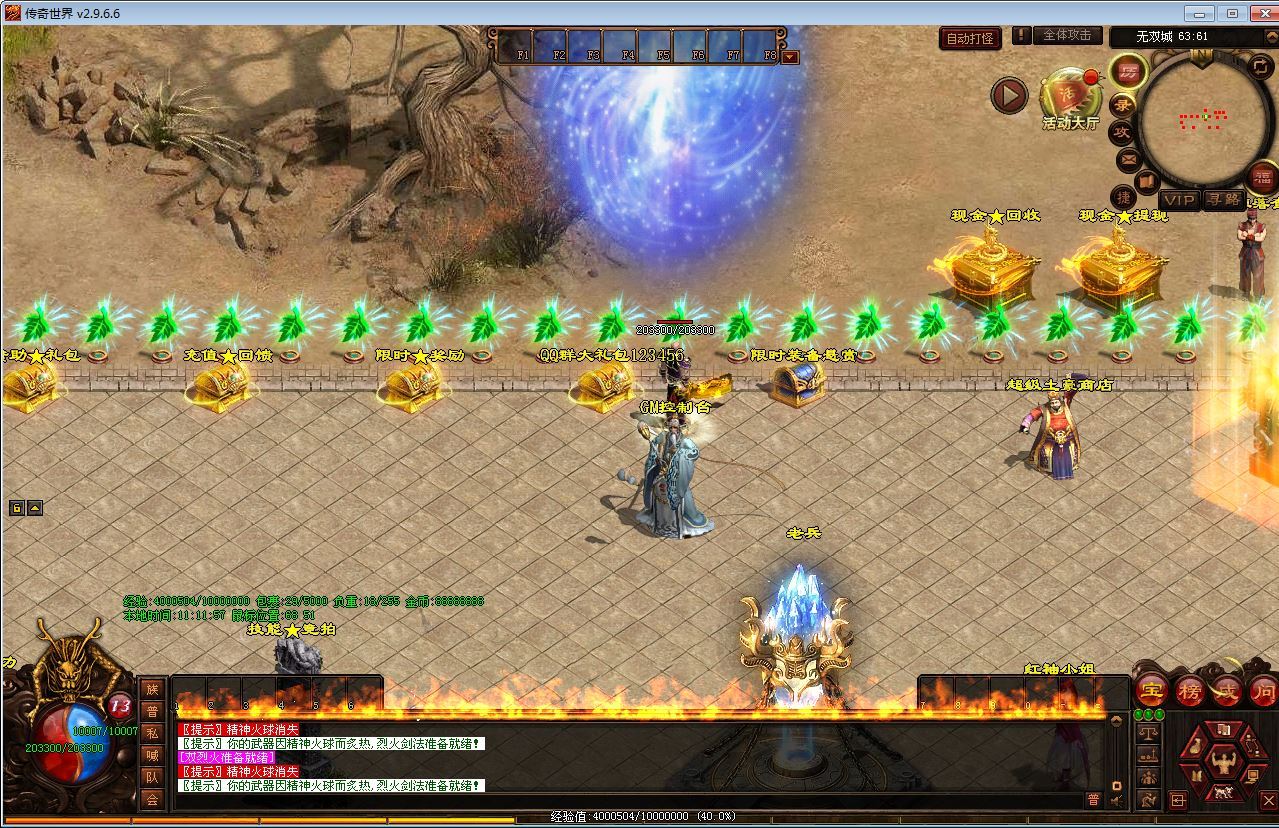Toggle the 自动打怪 auto-fight button
Screen dimensions: 1279x828
tap(970, 38)
